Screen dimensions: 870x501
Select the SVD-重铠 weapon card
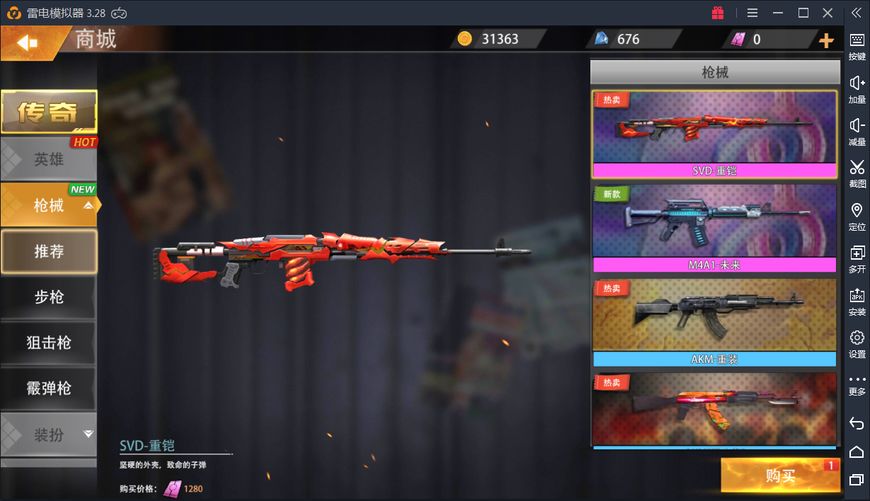point(714,135)
